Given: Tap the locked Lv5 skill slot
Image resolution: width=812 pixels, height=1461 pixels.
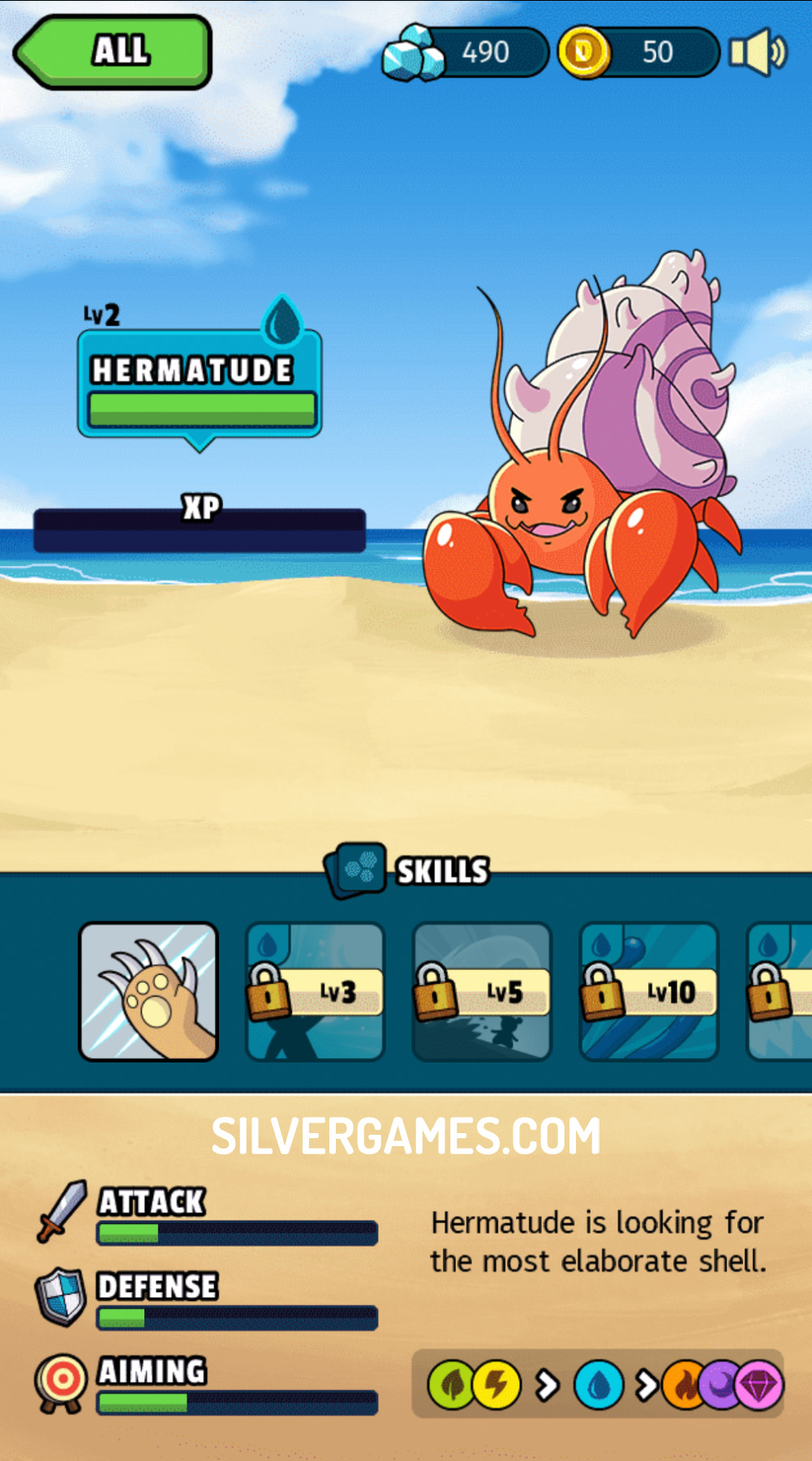Looking at the screenshot, I should pos(482,991).
